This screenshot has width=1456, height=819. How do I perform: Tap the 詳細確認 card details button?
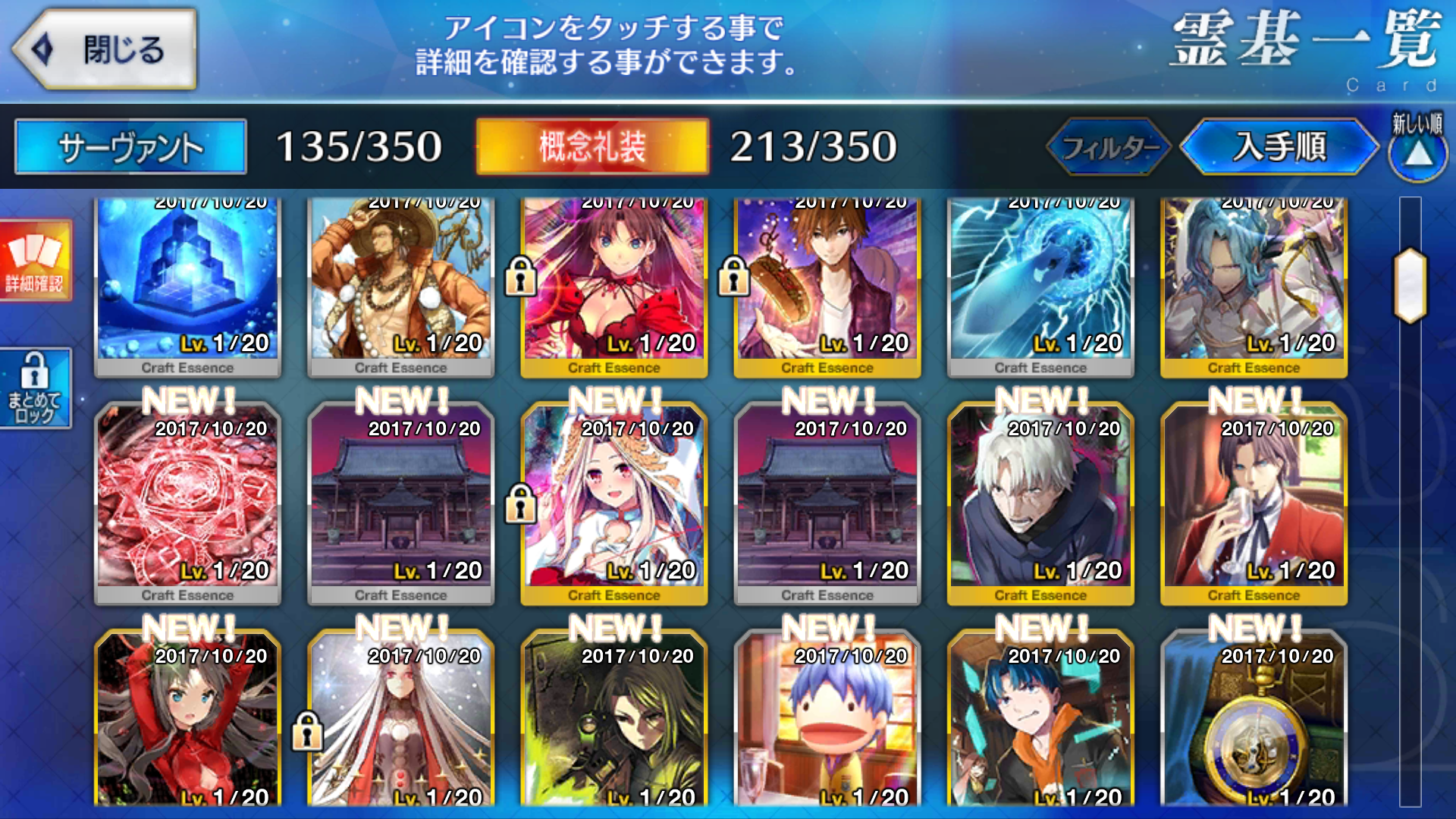click(x=36, y=260)
